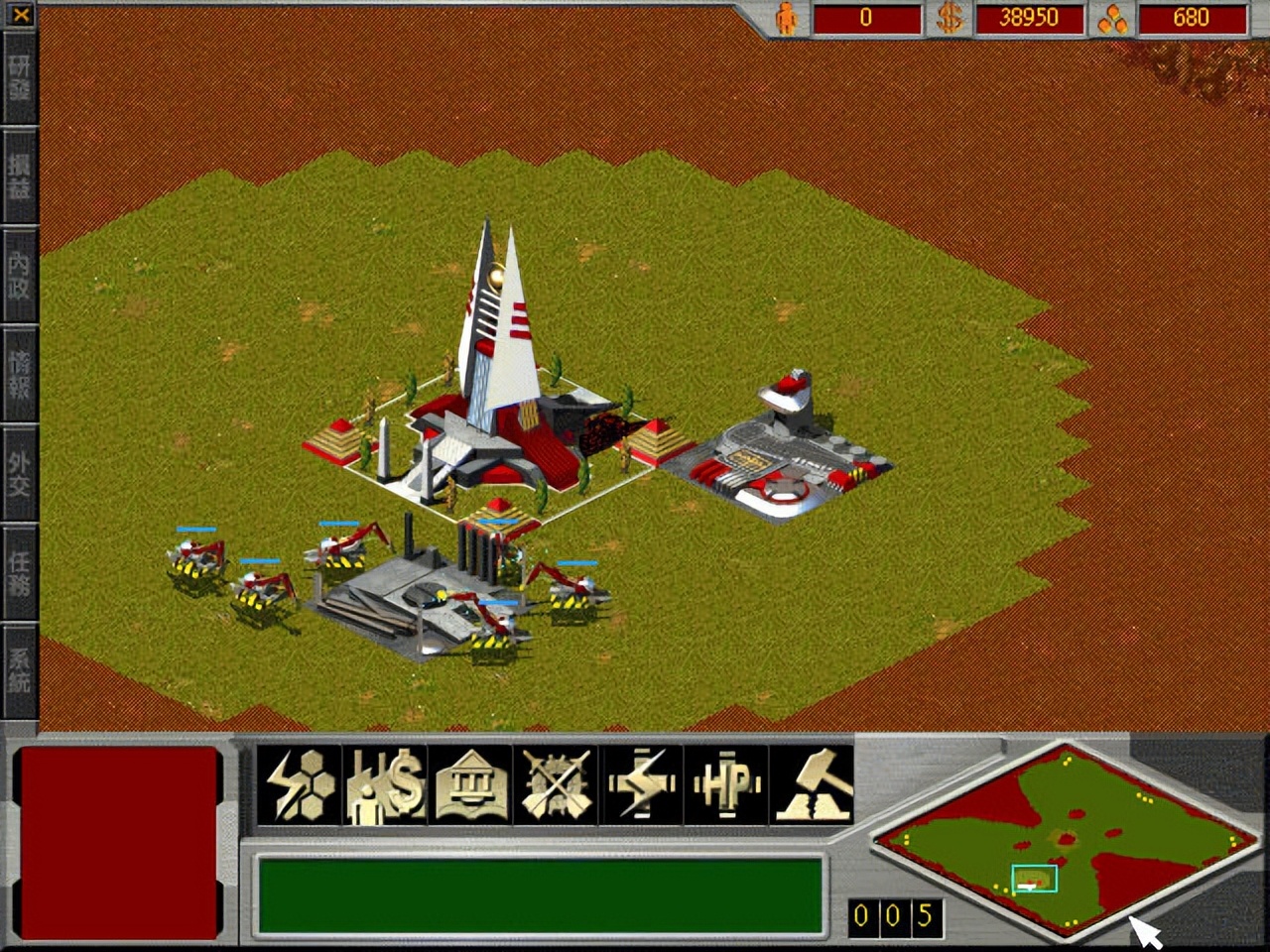Click the lightning bolt cross icon
Viewport: 1270px width, 952px height.
point(641,784)
